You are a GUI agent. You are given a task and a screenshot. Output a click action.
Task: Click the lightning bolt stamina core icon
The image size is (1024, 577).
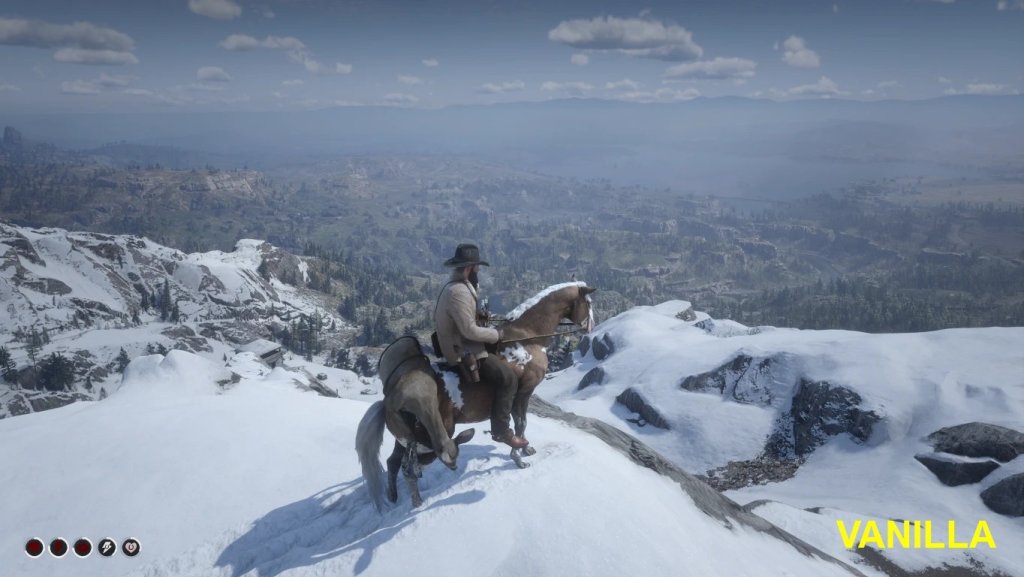coord(107,547)
